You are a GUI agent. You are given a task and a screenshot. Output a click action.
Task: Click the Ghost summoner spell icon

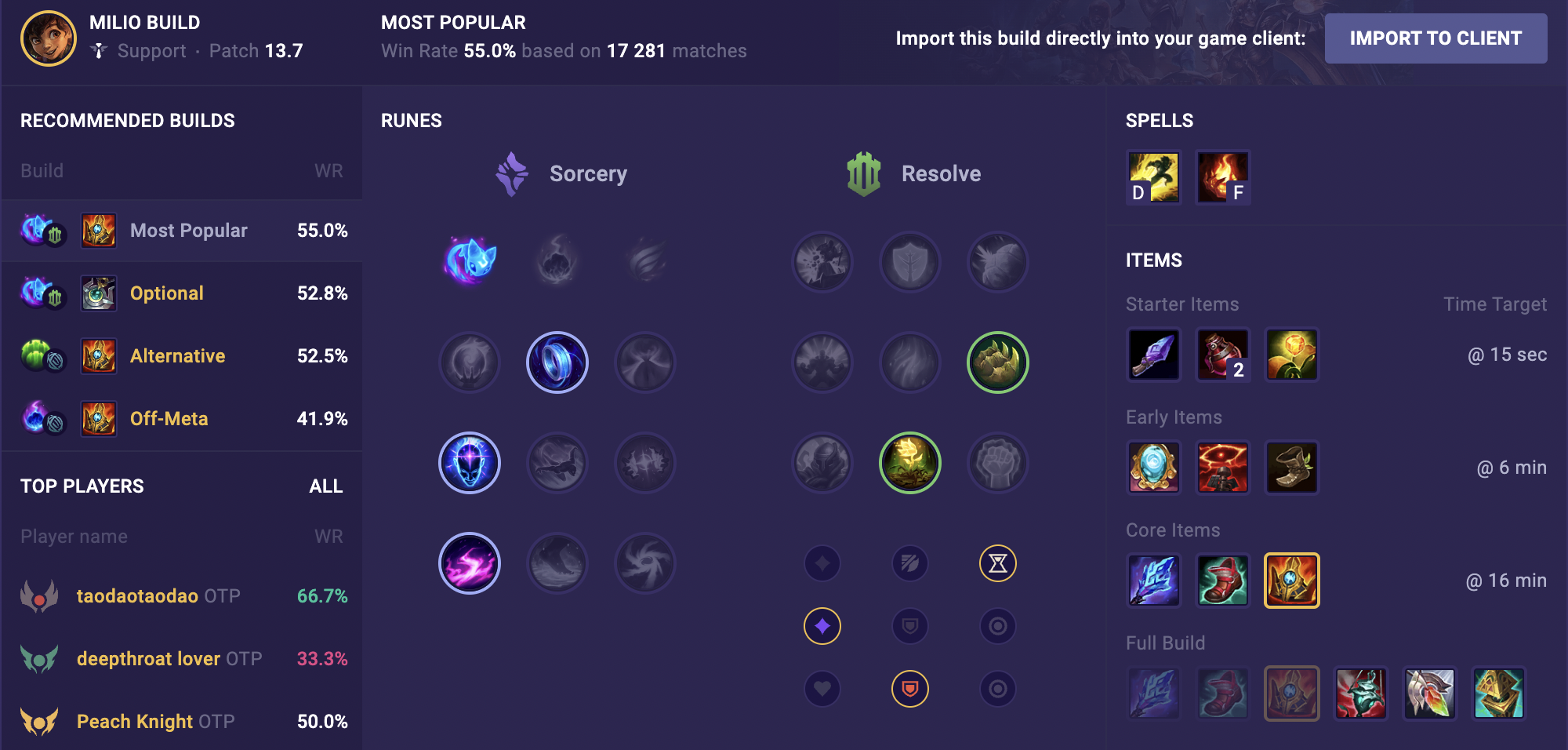click(1154, 177)
